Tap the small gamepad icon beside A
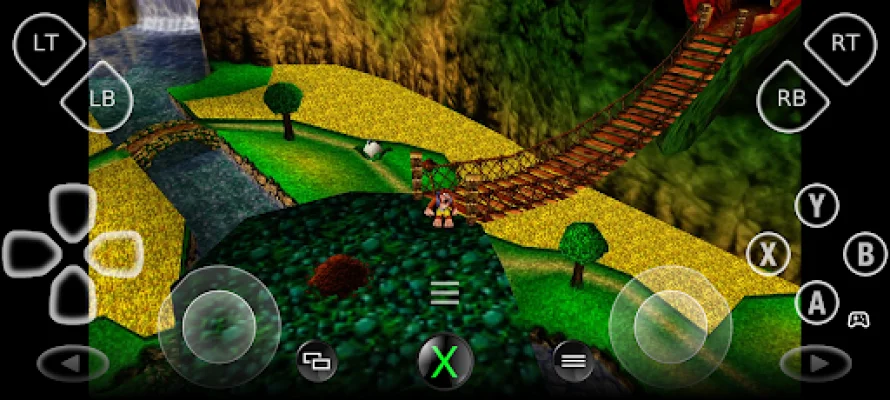Screen dimensions: 890x400 tap(858, 320)
